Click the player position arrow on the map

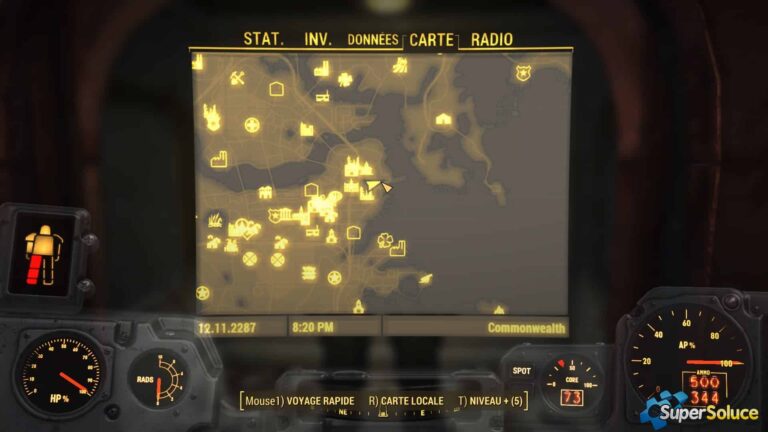[x=386, y=185]
